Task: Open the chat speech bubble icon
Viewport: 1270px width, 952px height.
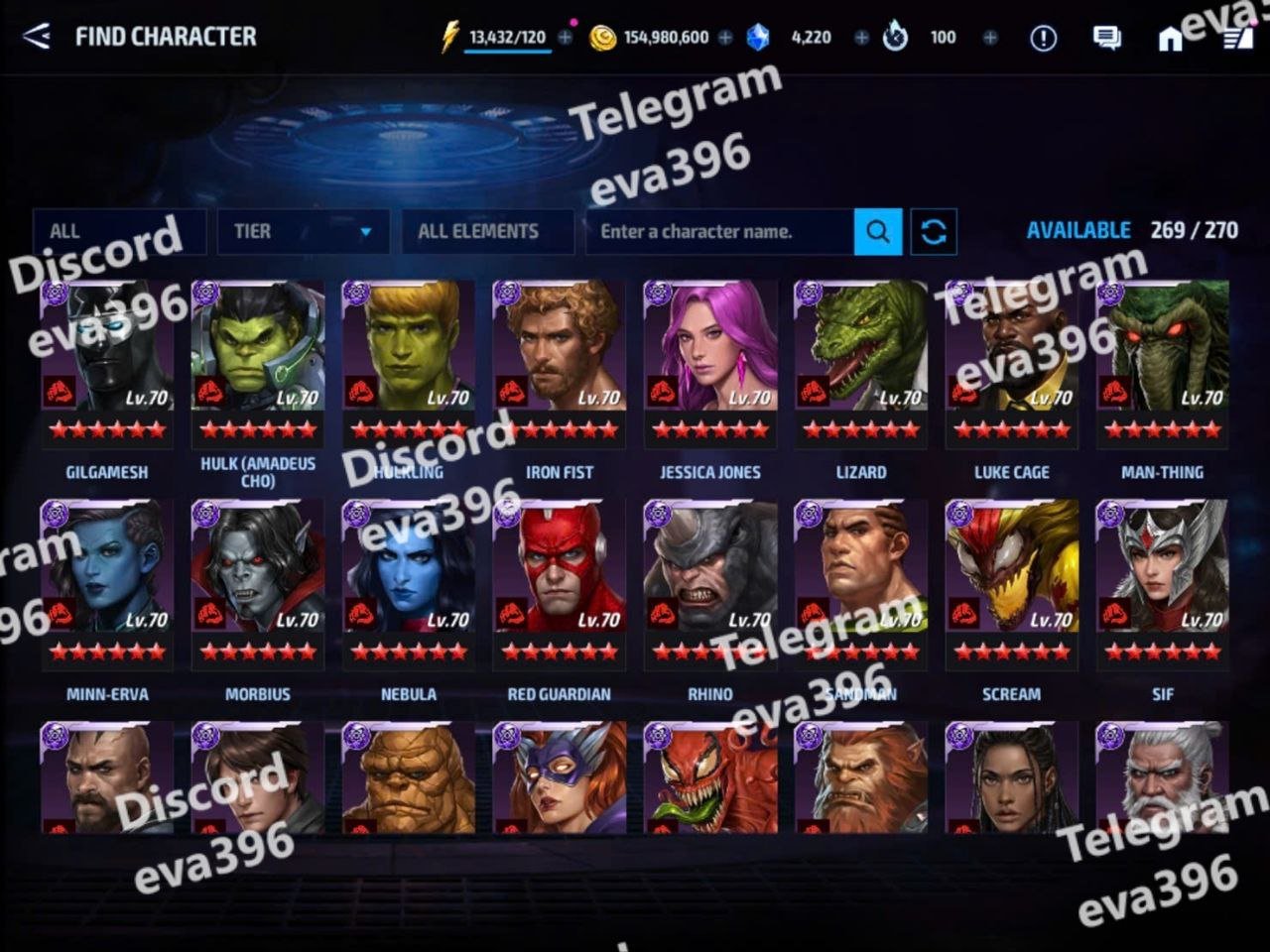Action: point(1106,38)
